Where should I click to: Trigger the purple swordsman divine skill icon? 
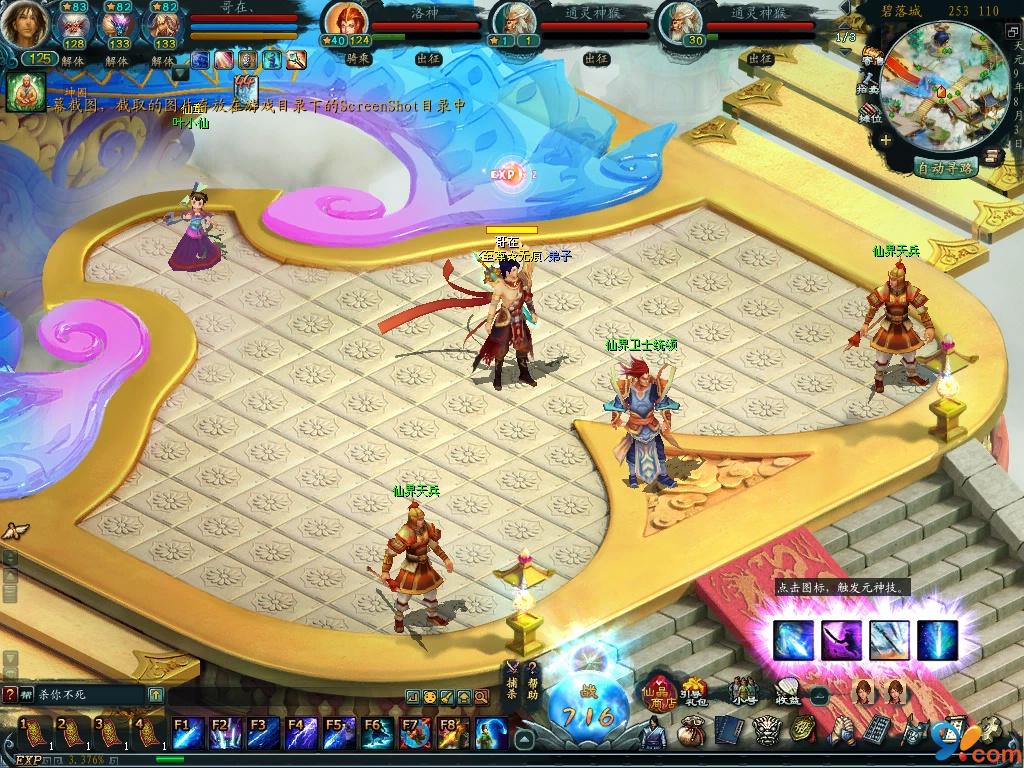coord(841,640)
